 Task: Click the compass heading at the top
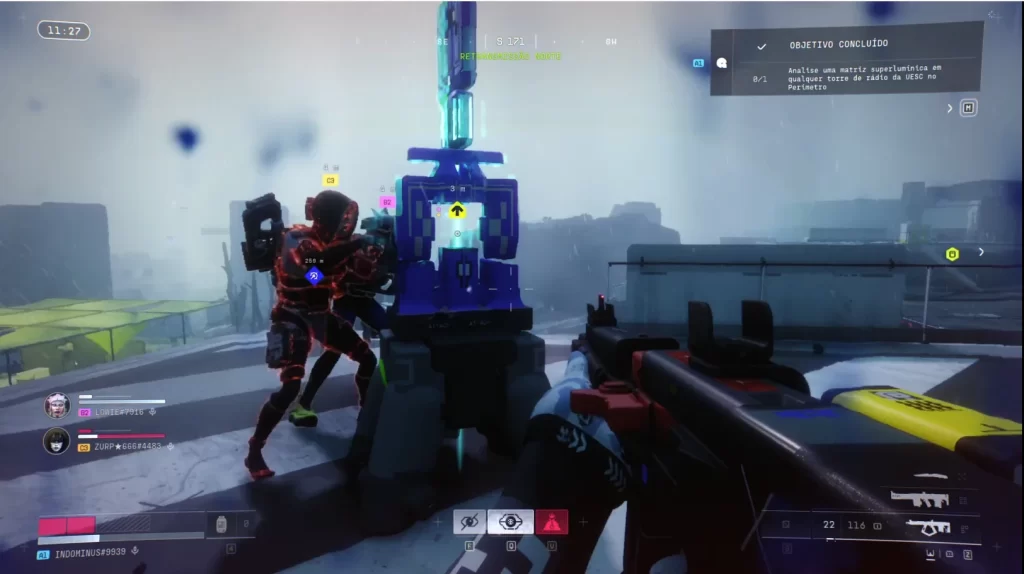[510, 41]
